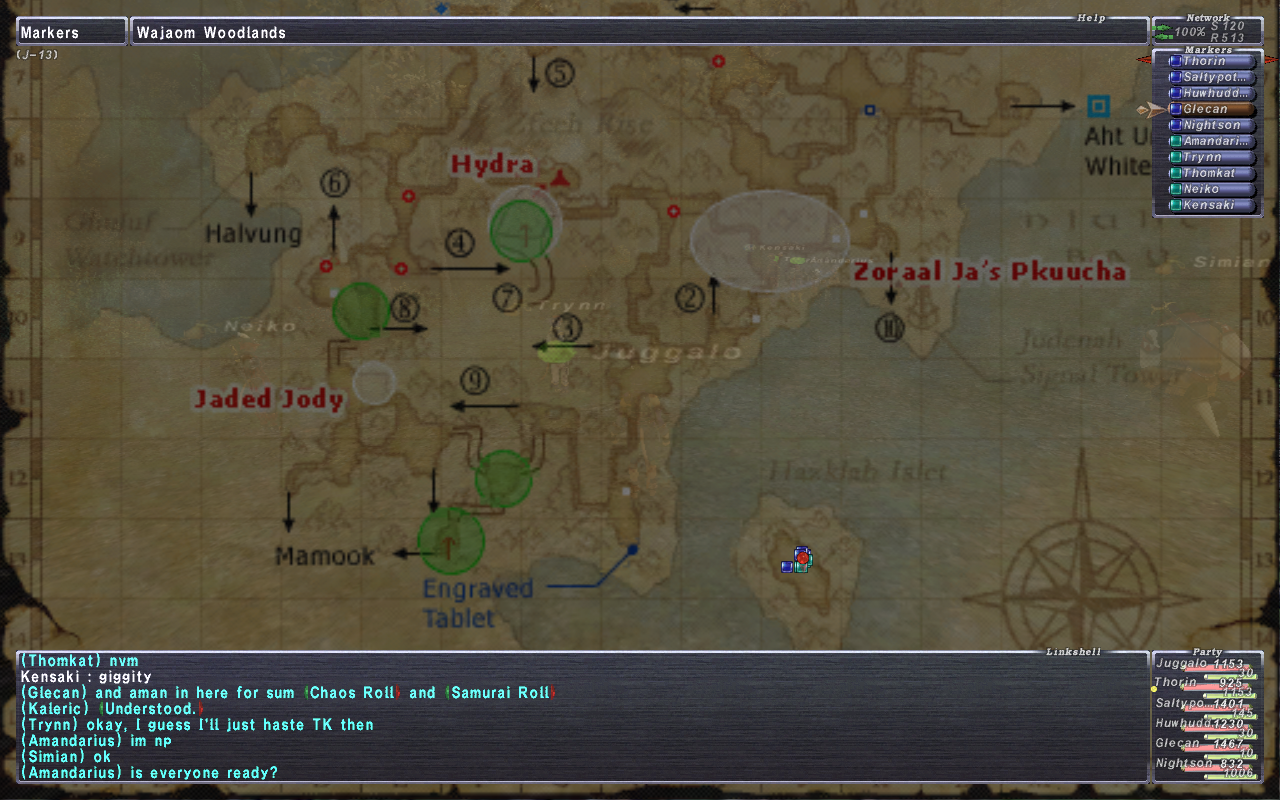Open the Help option
Viewport: 1280px width, 800px height.
[x=1090, y=18]
